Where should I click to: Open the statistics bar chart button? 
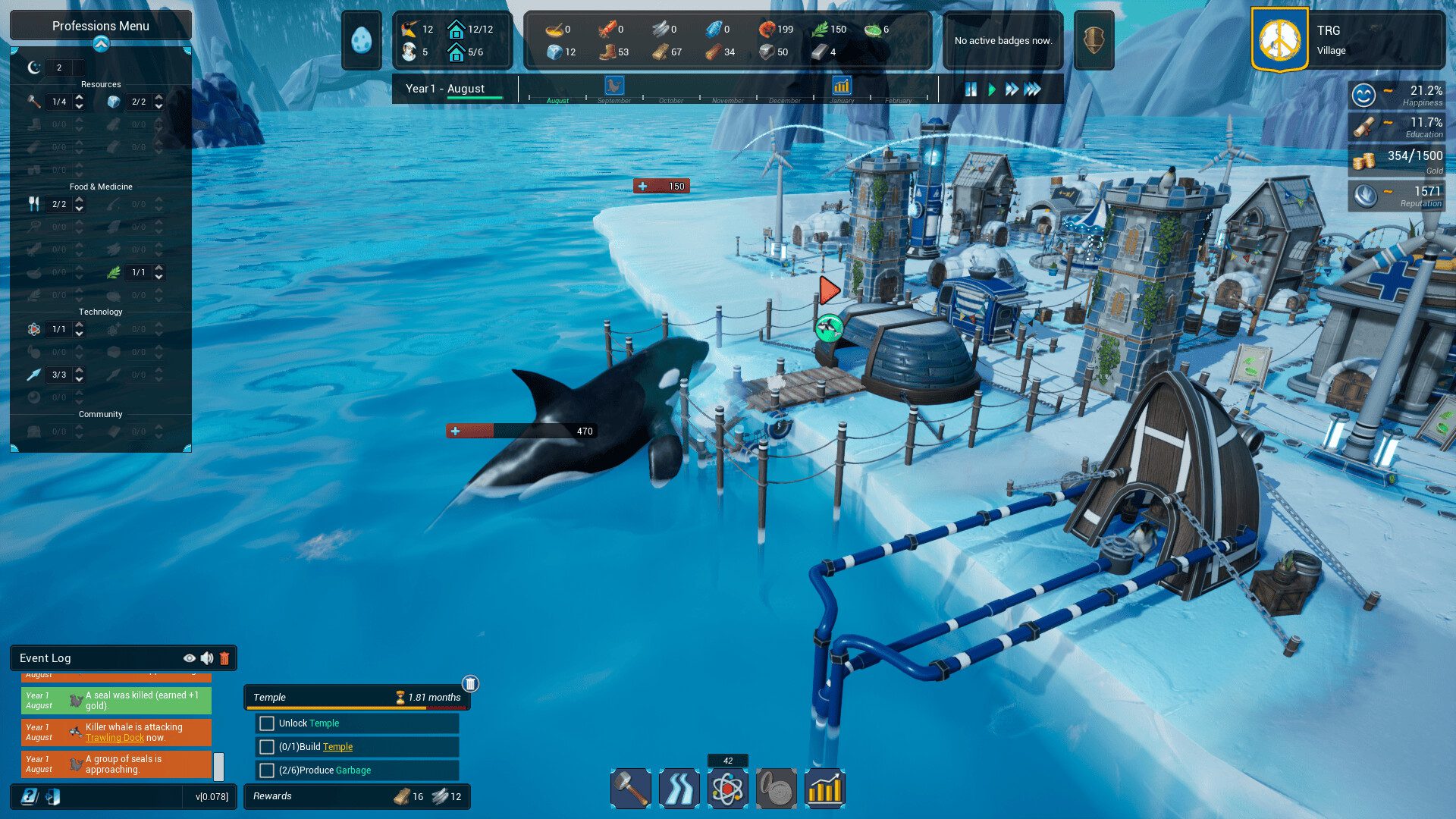click(825, 789)
